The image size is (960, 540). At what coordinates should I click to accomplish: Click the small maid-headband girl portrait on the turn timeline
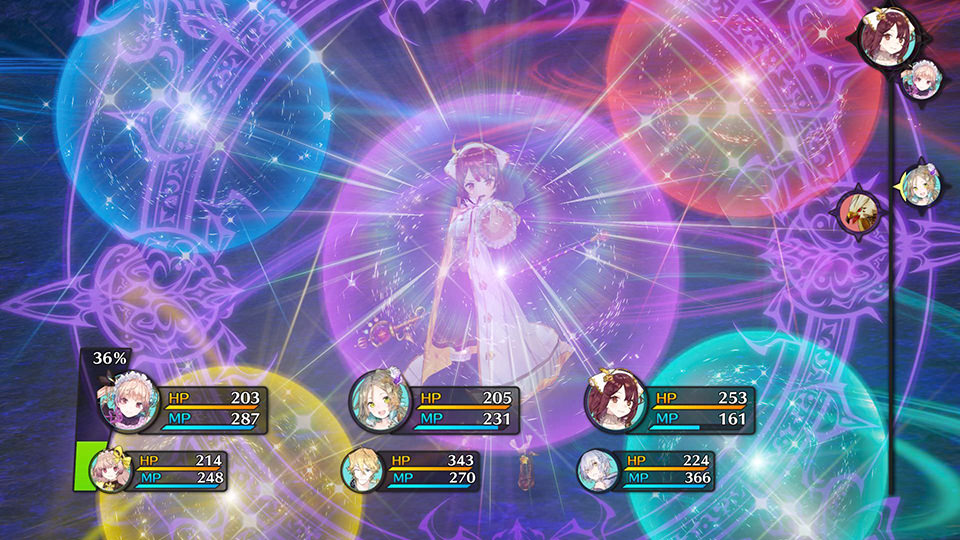coord(918,80)
